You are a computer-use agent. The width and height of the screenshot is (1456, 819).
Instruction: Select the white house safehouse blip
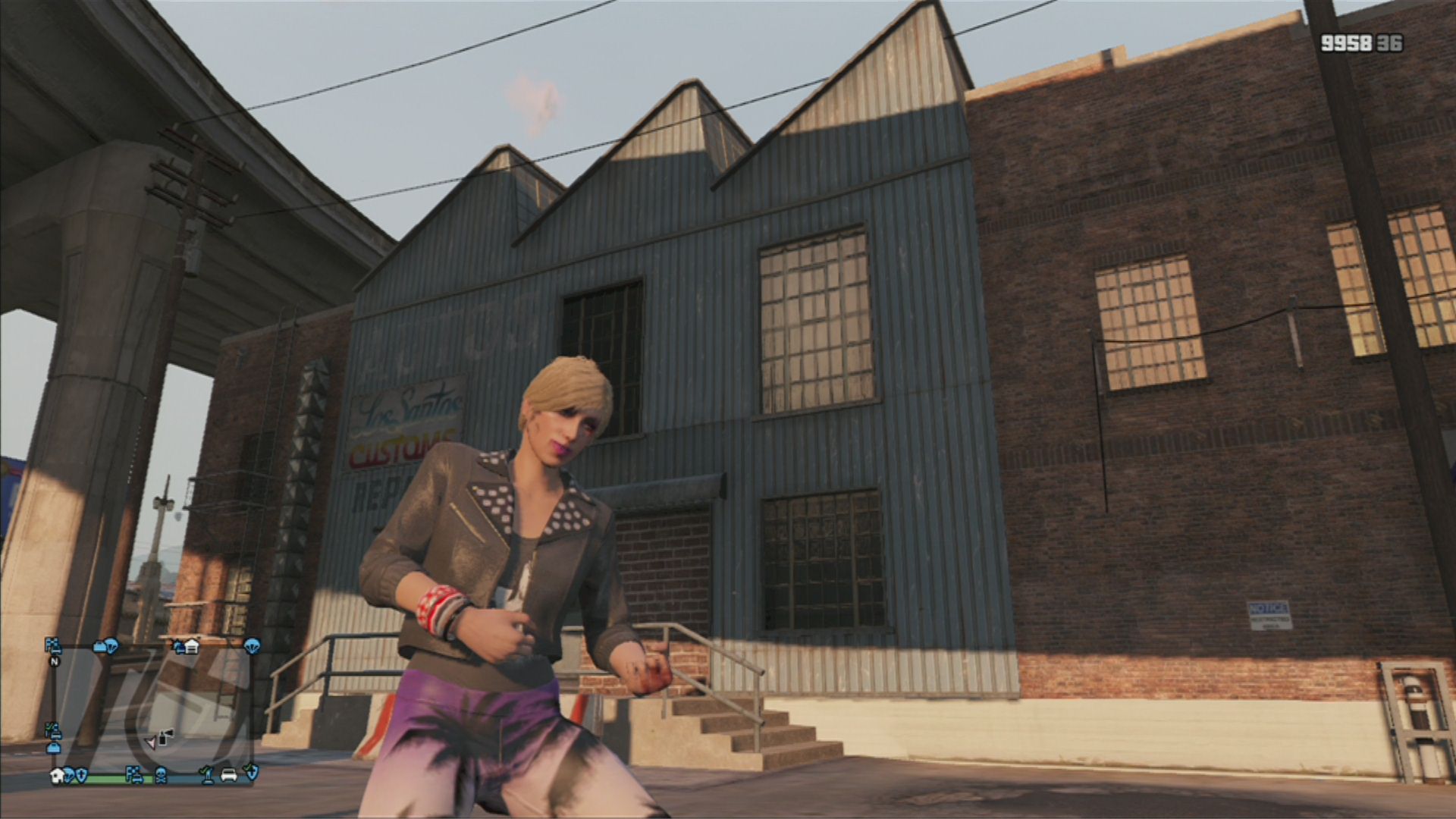pos(57,774)
